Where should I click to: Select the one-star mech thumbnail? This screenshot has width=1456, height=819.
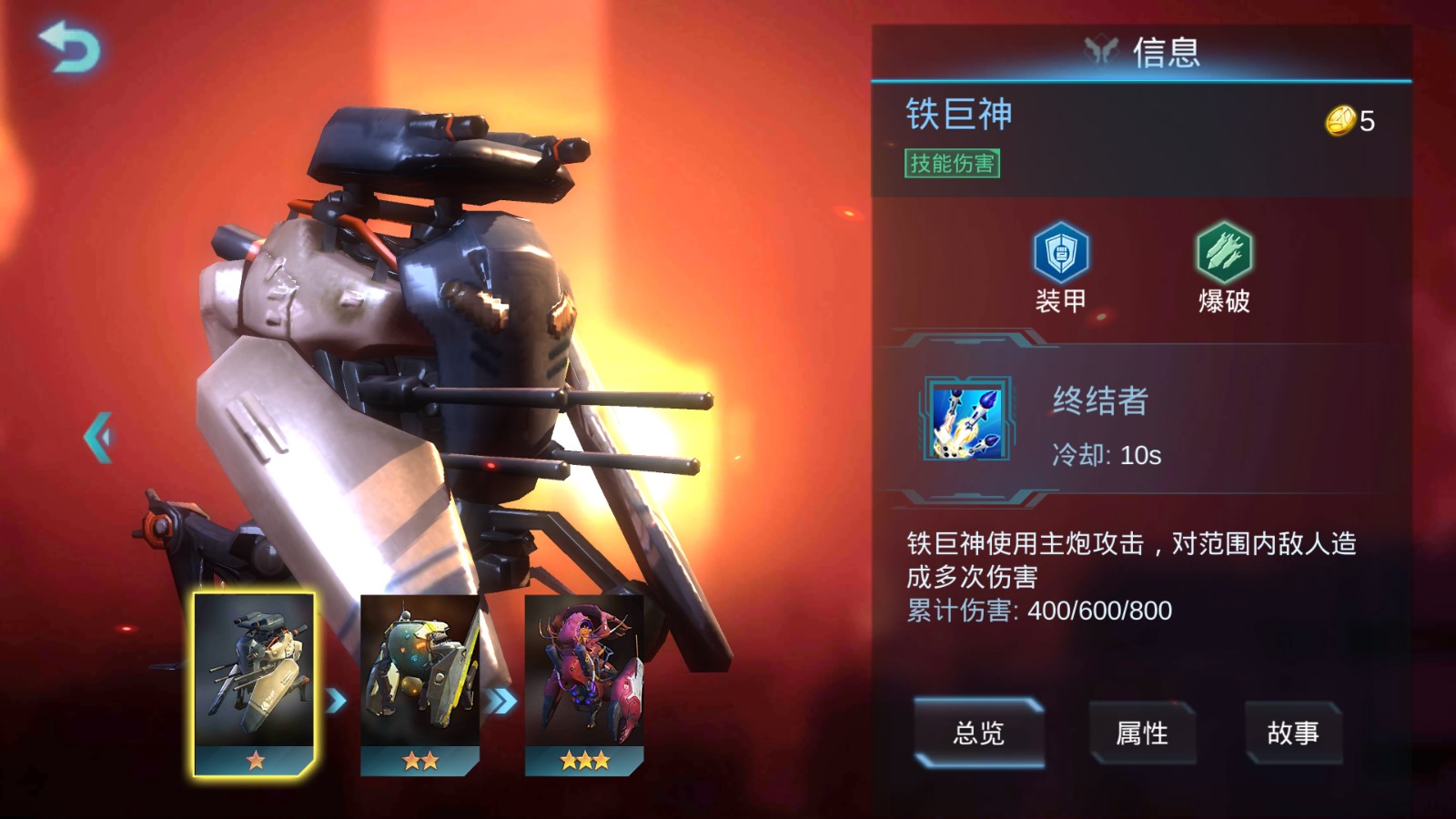pyautogui.click(x=254, y=683)
